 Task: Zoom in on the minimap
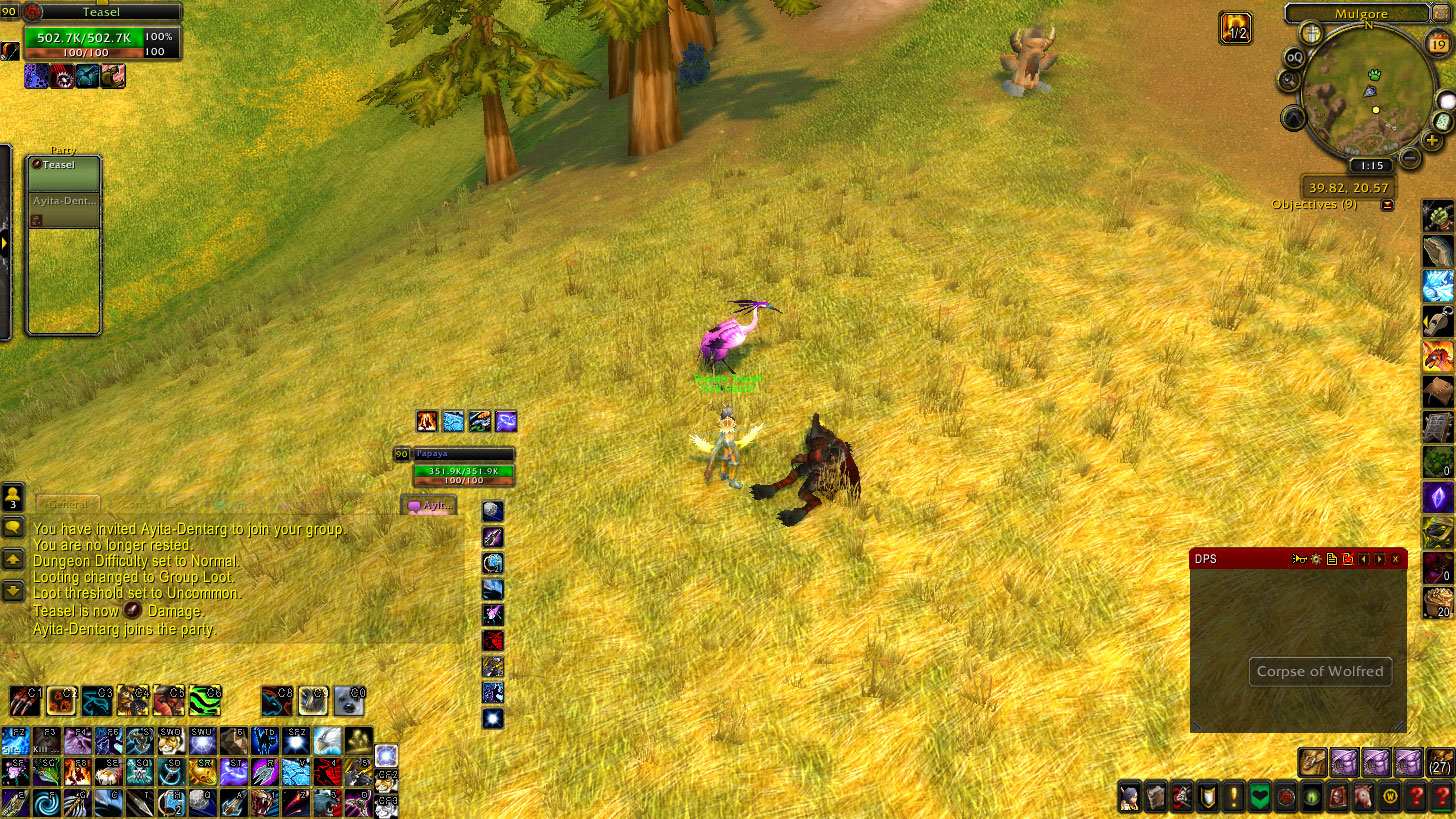(1433, 141)
